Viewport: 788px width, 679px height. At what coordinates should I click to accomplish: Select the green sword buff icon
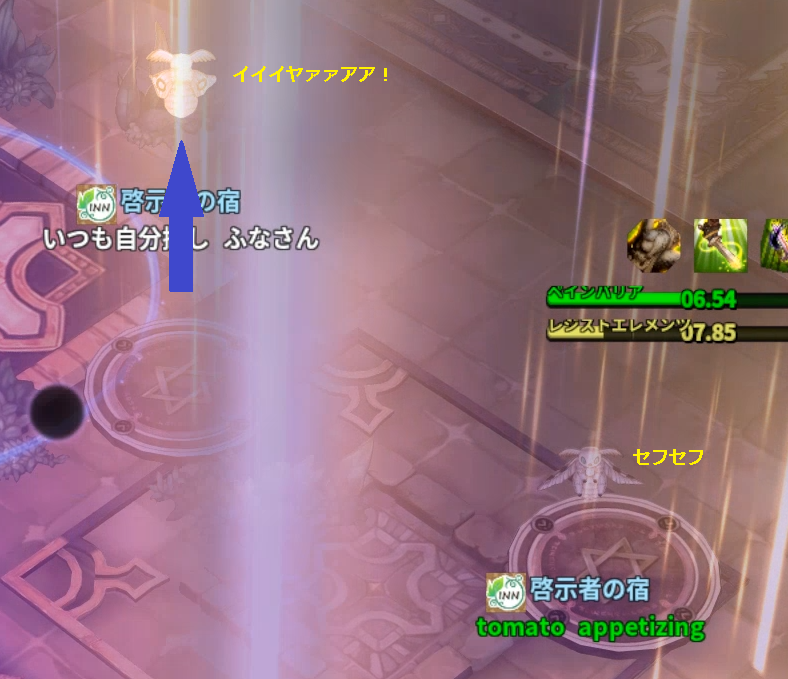point(721,245)
